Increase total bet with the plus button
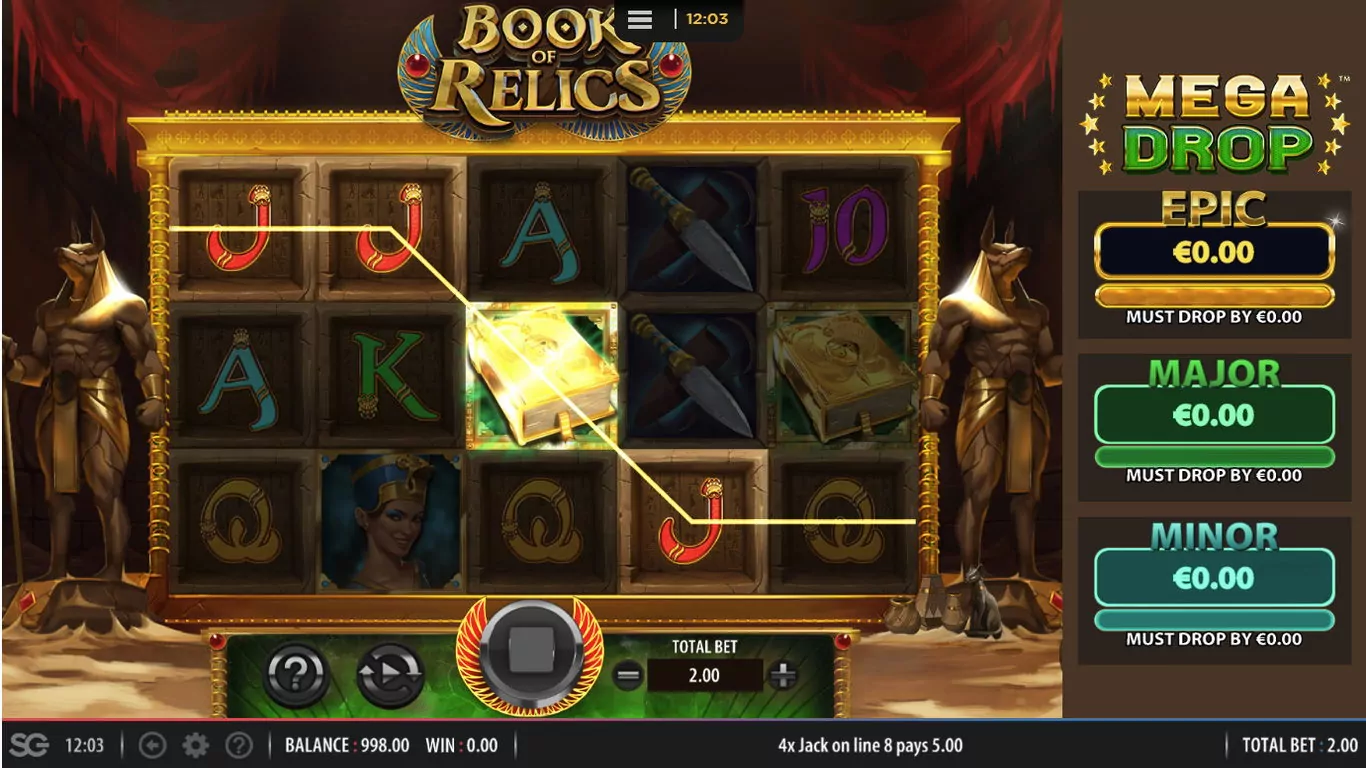Screen dimensions: 1366x768 pyautogui.click(x=782, y=676)
